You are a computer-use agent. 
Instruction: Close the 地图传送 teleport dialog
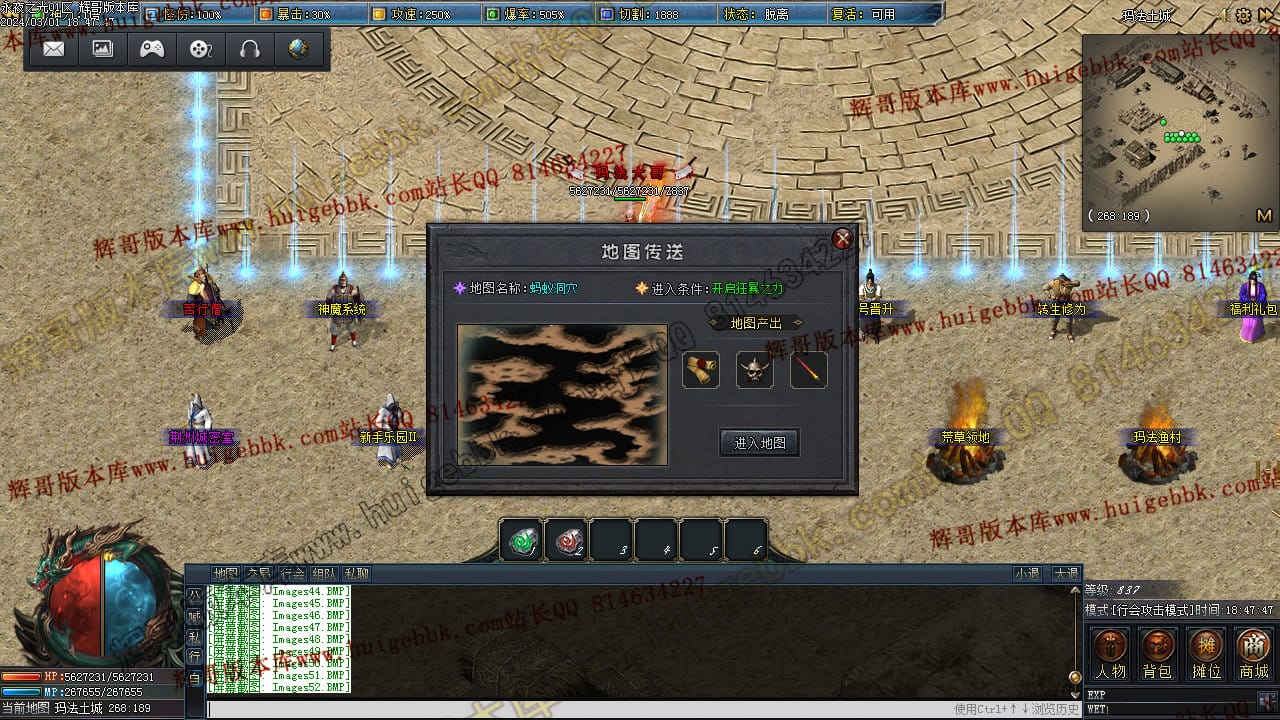(843, 238)
